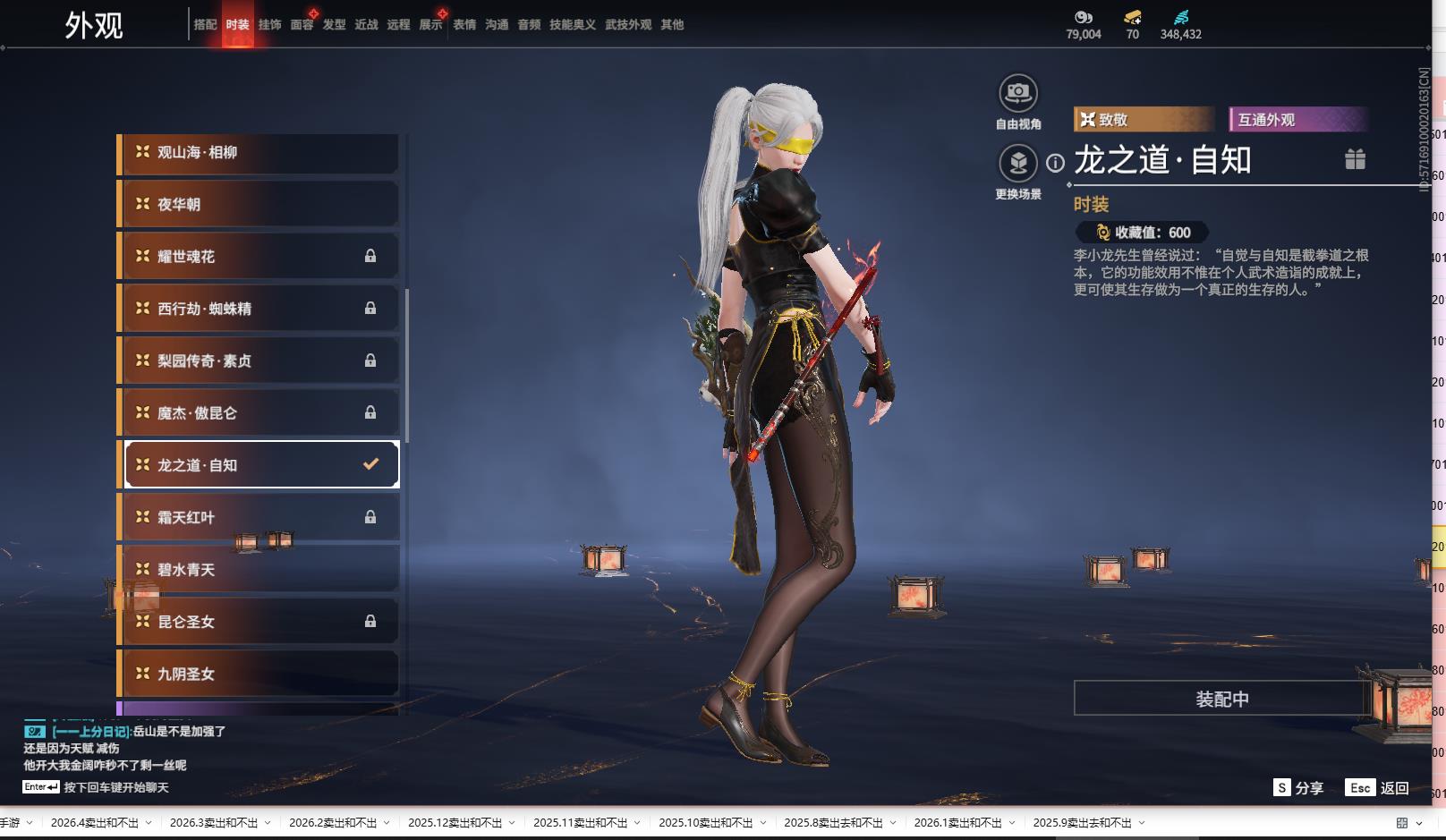Click the gift icon beside outfit name

1355,159
